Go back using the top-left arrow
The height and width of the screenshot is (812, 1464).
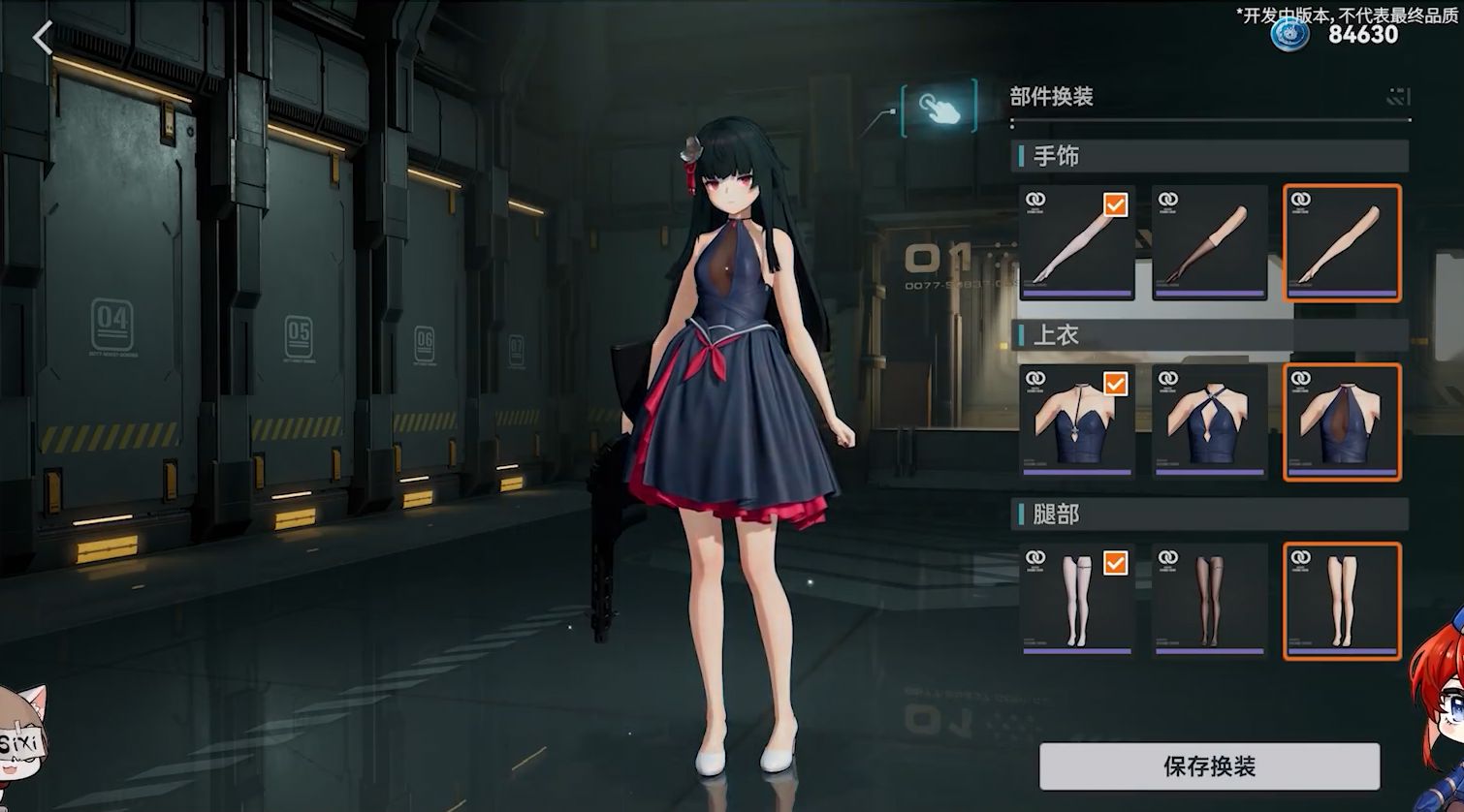click(43, 39)
